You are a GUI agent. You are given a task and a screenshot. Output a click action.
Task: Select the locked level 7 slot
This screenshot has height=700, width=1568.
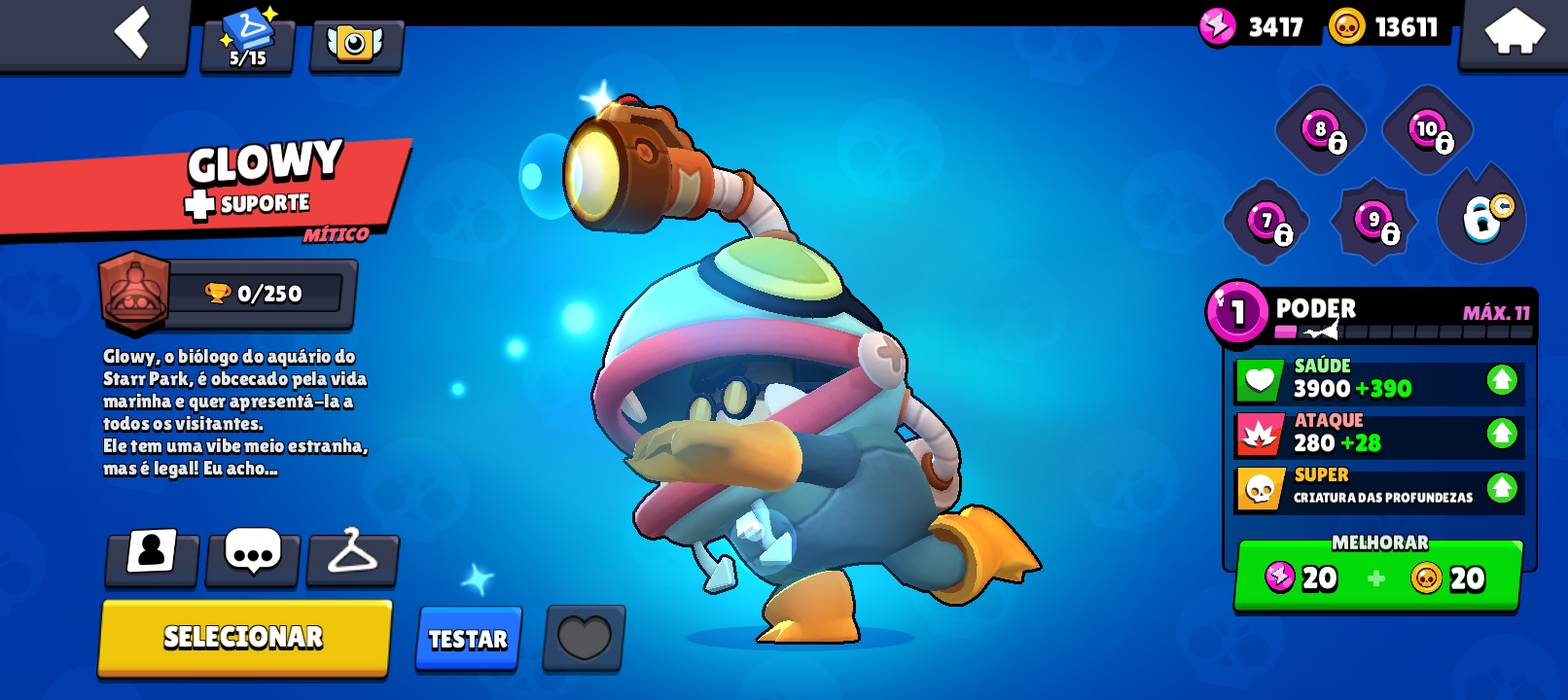coord(1267,222)
